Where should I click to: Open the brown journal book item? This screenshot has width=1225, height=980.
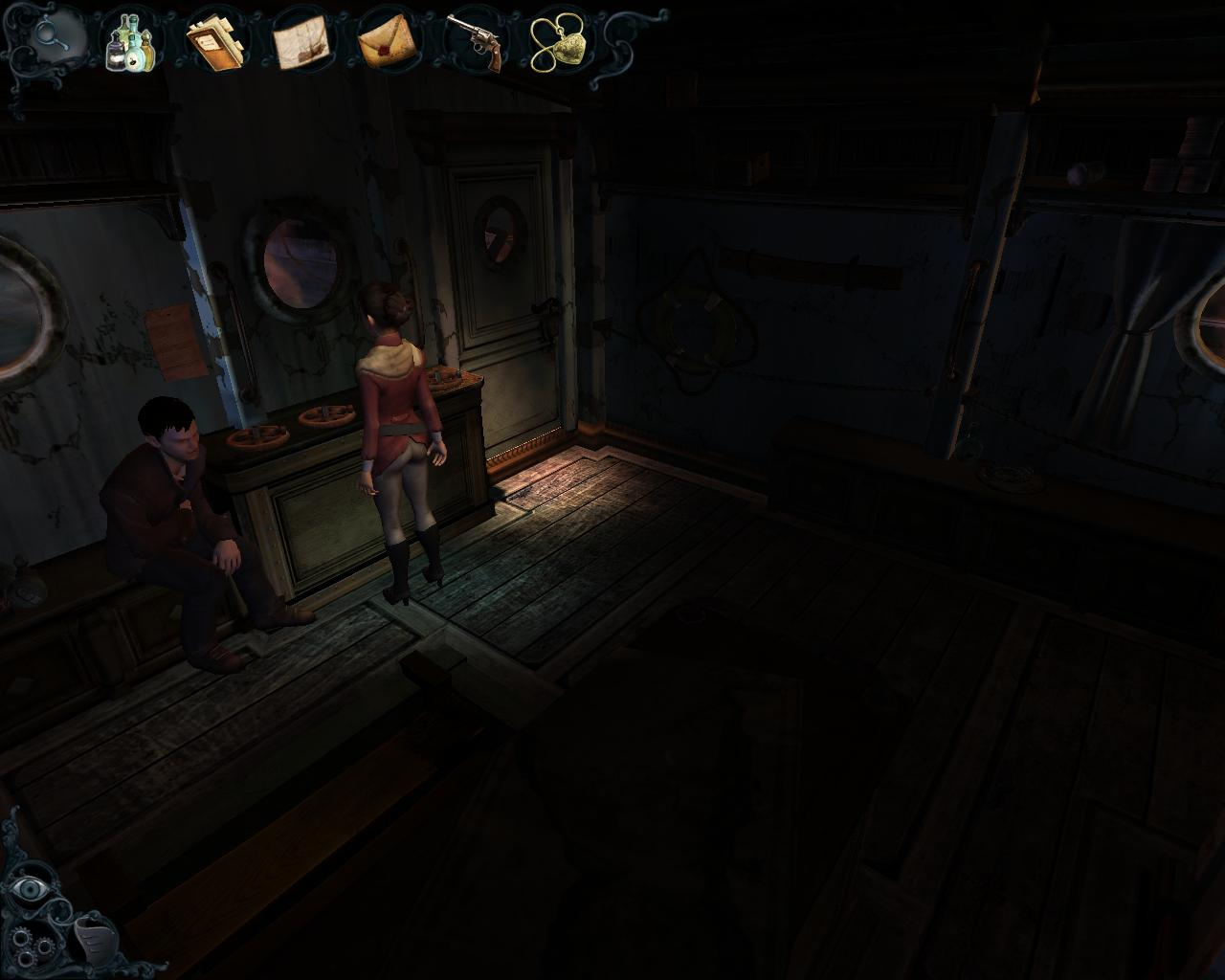216,42
